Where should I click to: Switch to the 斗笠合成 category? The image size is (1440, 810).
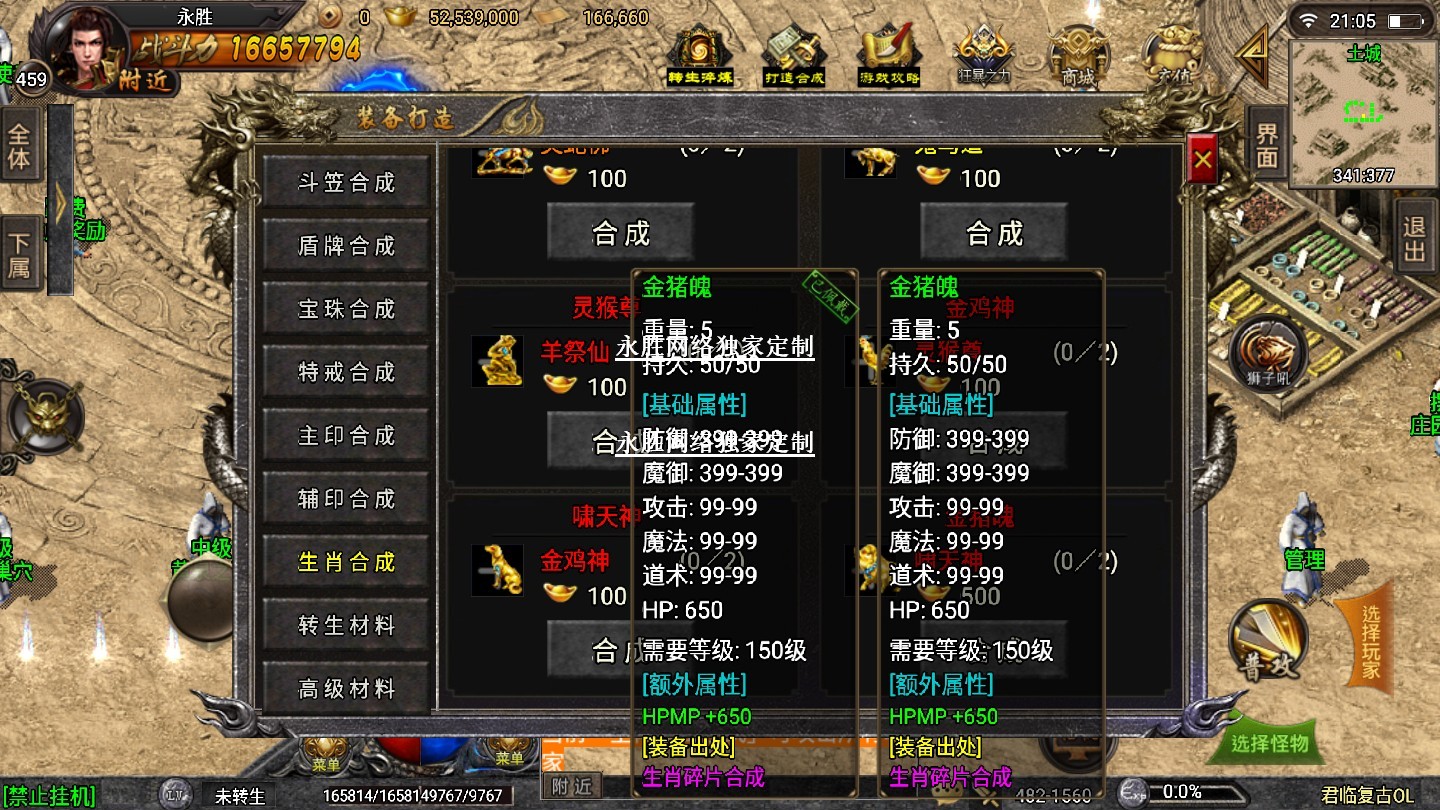[x=346, y=183]
